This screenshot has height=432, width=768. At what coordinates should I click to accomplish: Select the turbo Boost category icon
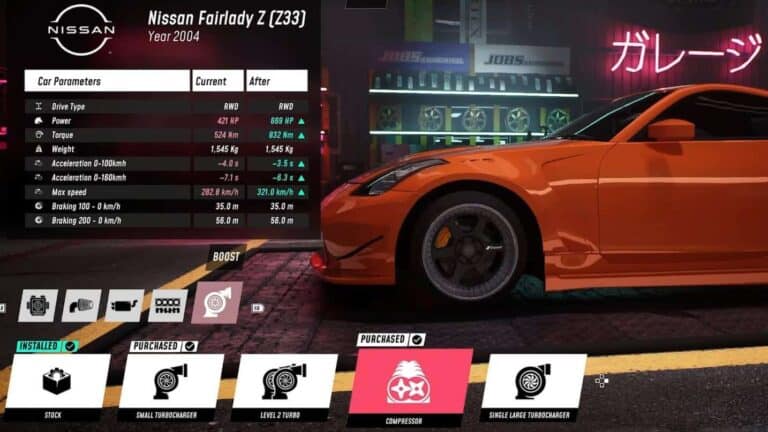coord(217,302)
